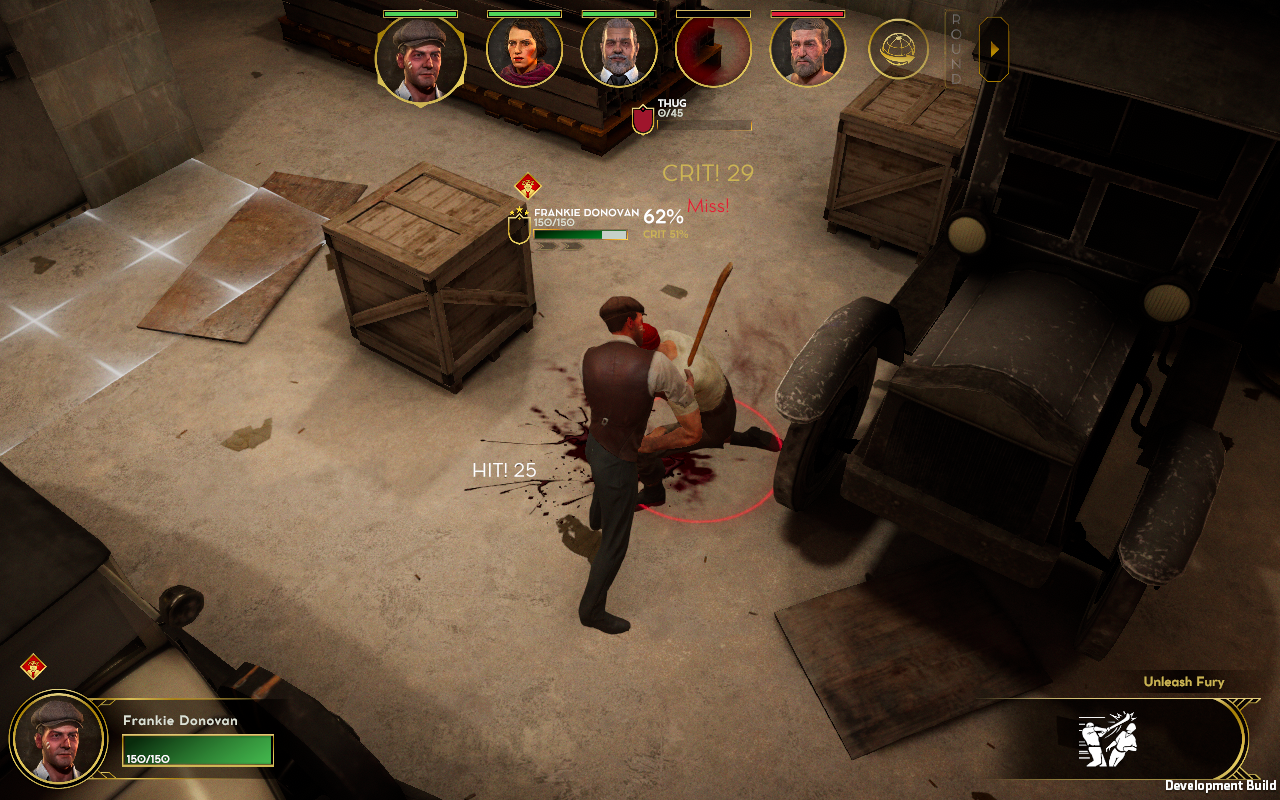This screenshot has width=1280, height=800.
Task: Click the golden globe round icon
Action: point(897,49)
